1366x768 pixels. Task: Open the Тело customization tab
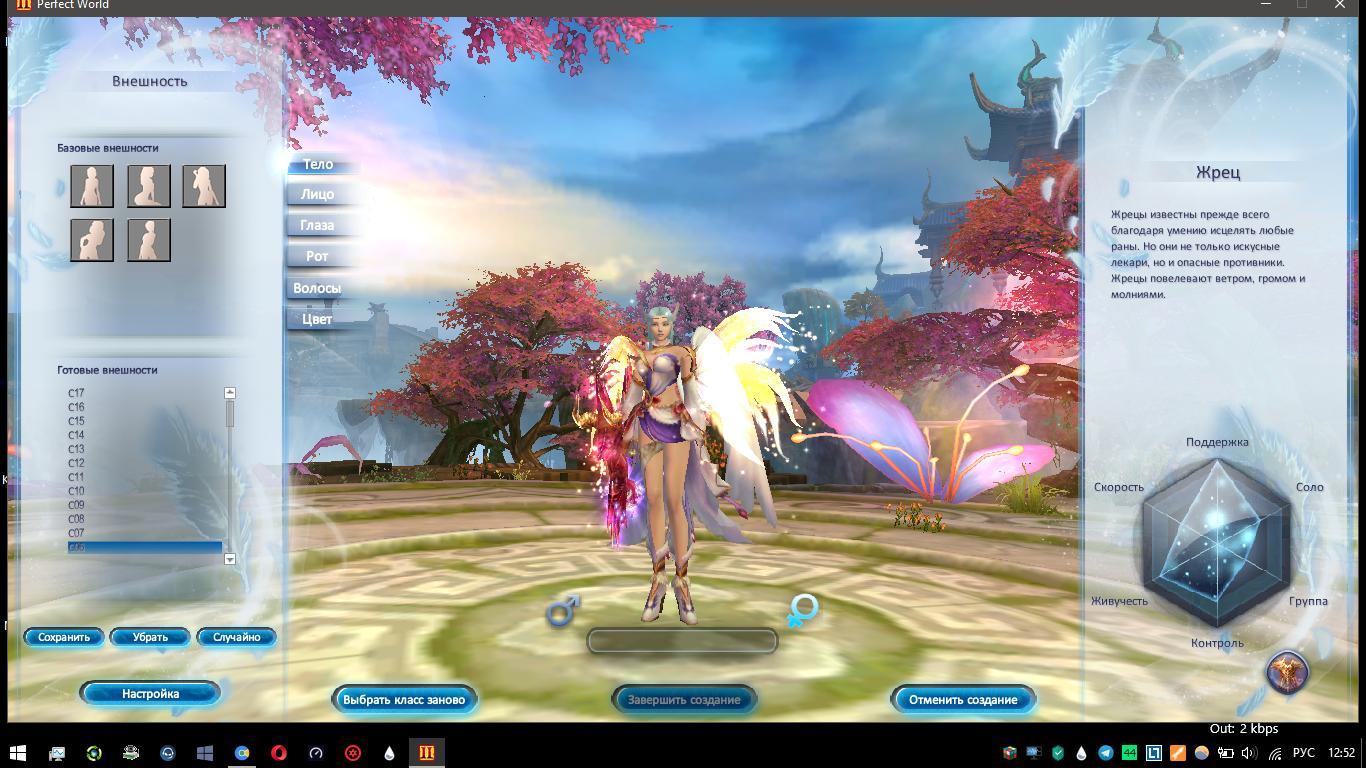318,164
